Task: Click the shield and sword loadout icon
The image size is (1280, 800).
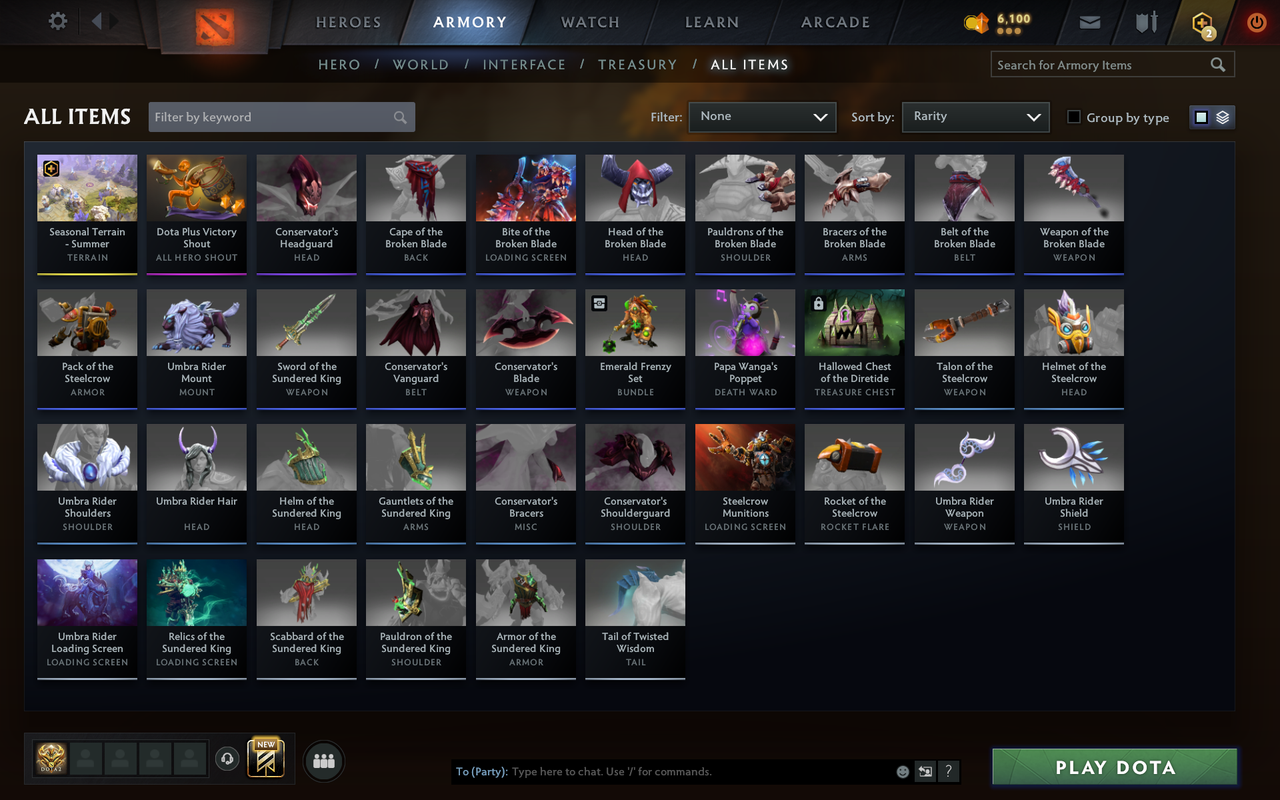Action: tap(1144, 21)
